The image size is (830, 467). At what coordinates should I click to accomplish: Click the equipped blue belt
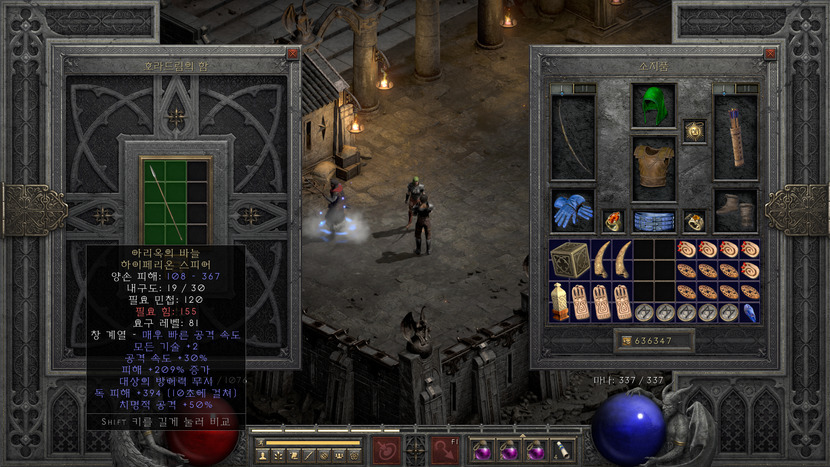654,221
